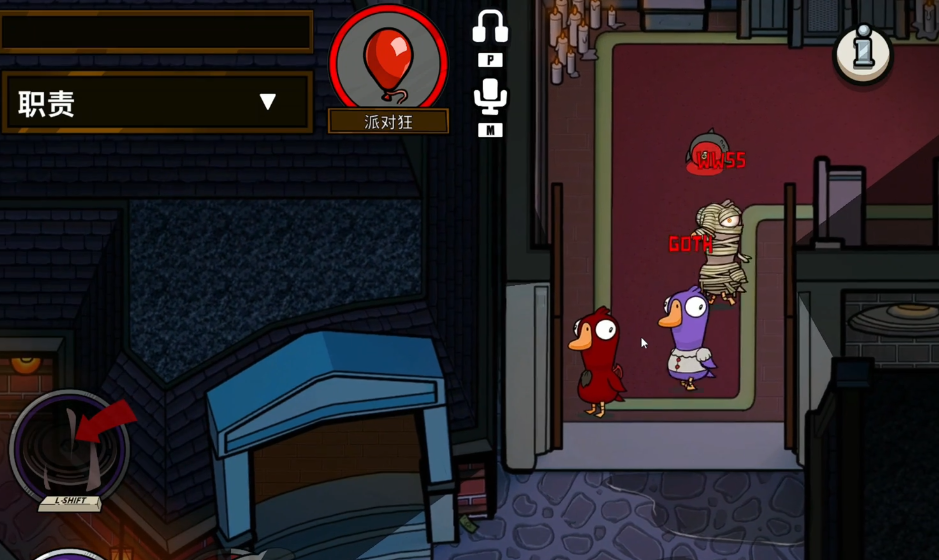
Task: Toggle the microphone icon
Action: click(490, 97)
